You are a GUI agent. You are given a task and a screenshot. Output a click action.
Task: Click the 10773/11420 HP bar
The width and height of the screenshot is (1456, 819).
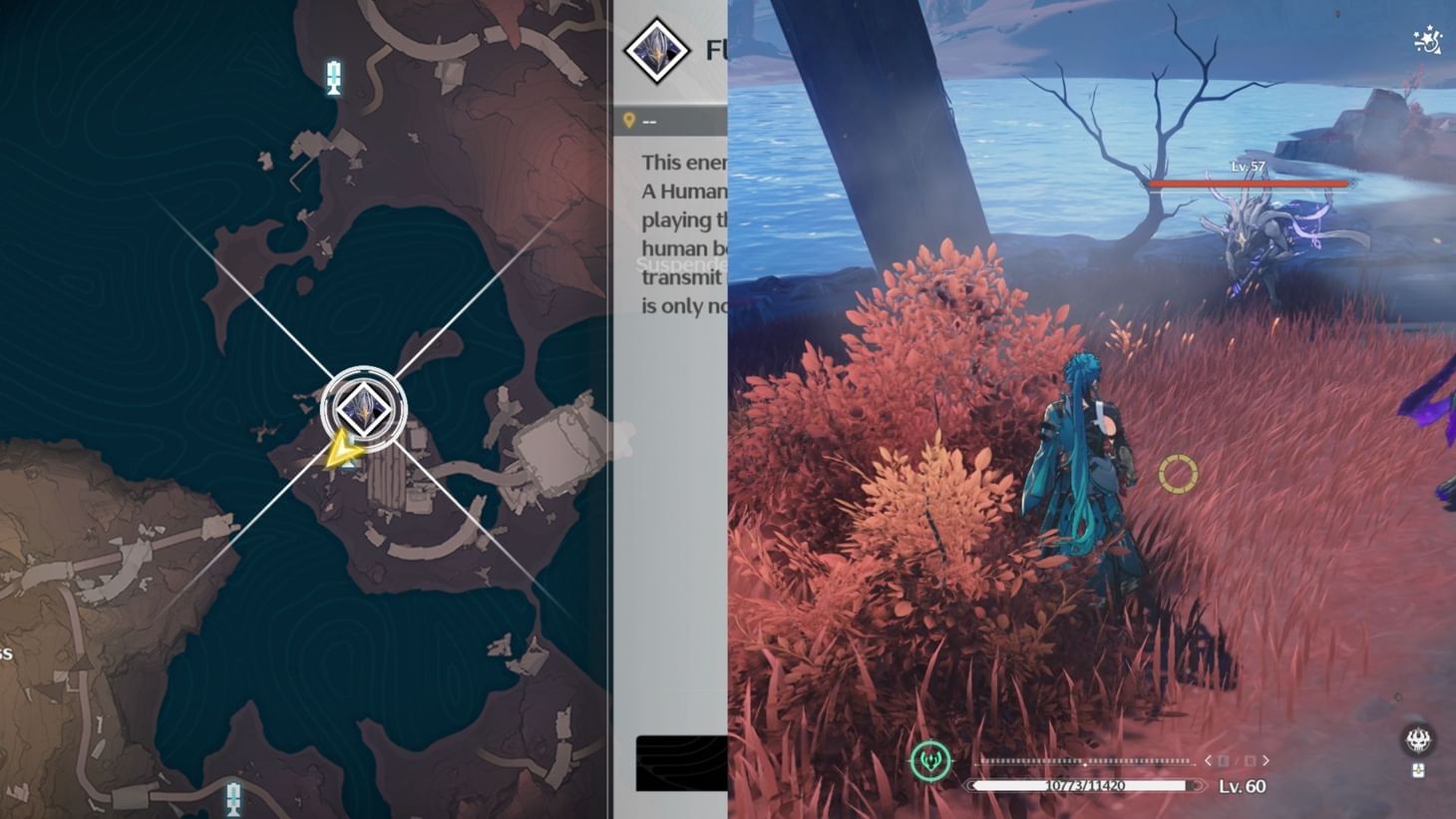1082,785
